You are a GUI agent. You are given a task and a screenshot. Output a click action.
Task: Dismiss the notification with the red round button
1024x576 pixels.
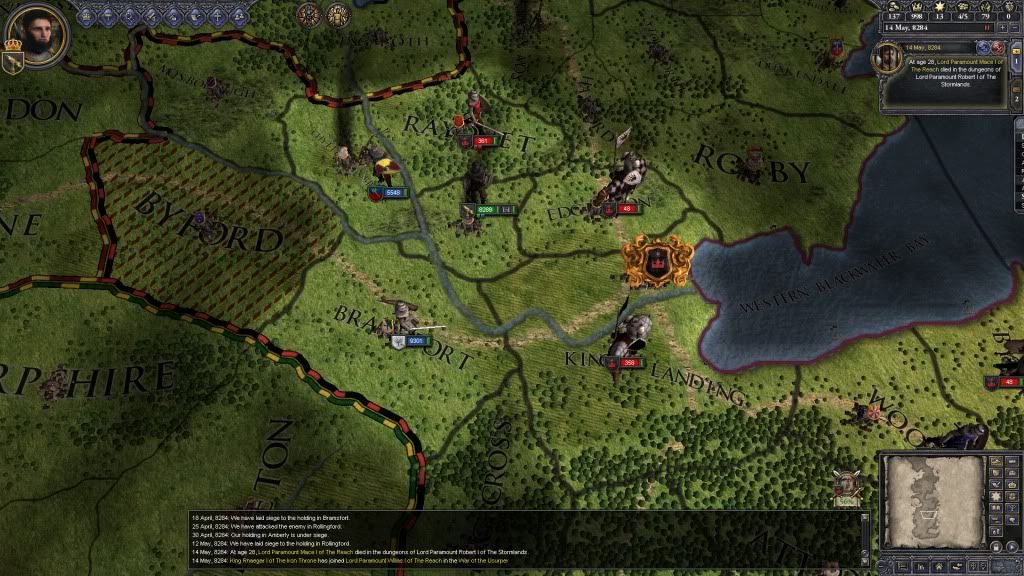[997, 48]
